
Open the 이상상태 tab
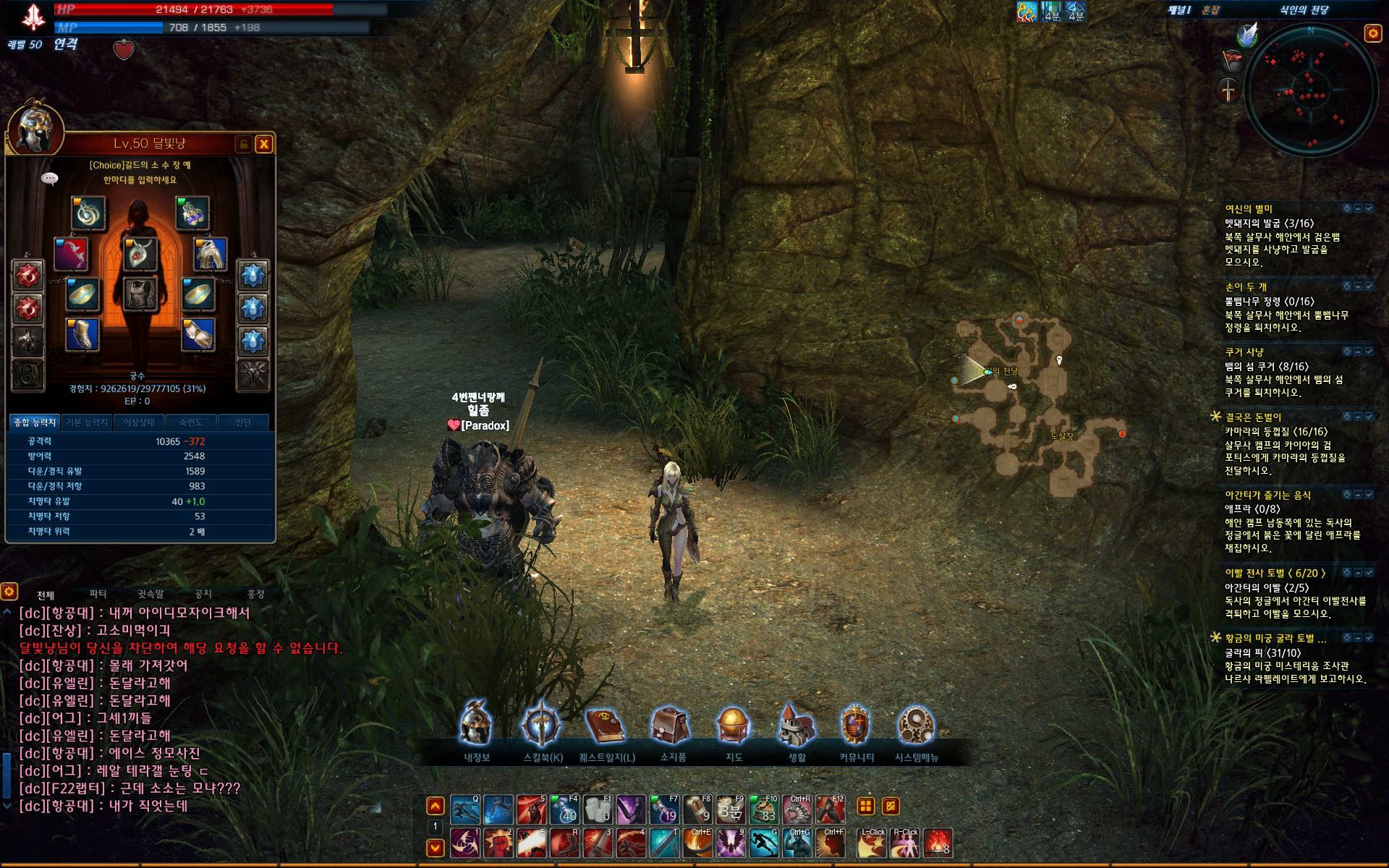pyautogui.click(x=139, y=422)
